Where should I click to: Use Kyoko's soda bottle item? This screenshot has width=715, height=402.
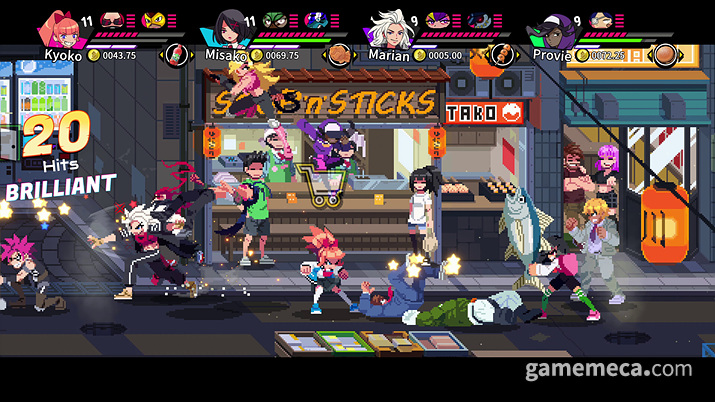[177, 54]
